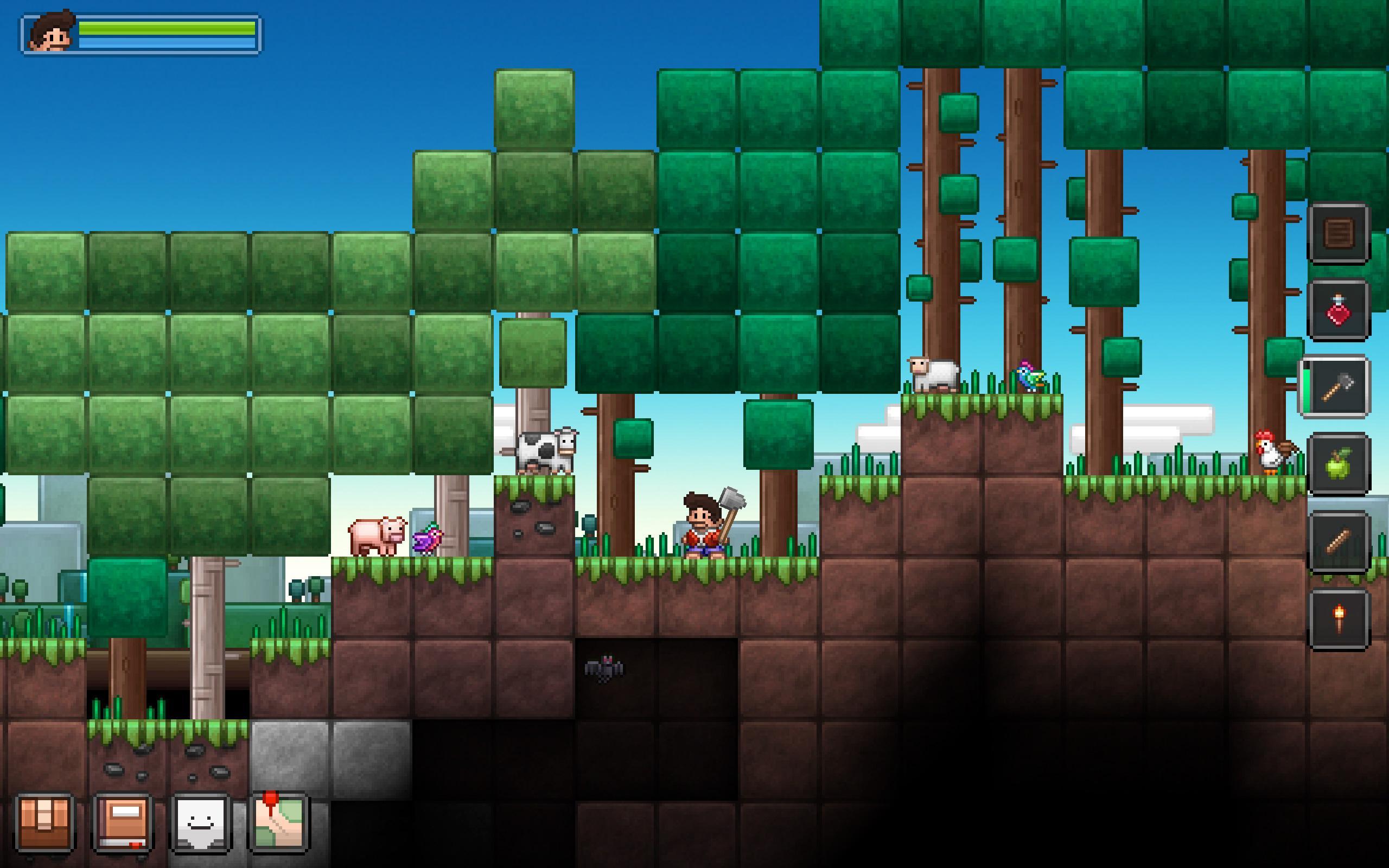Open the inventory with the wooden planks icon
1389x868 pixels.
45,824
